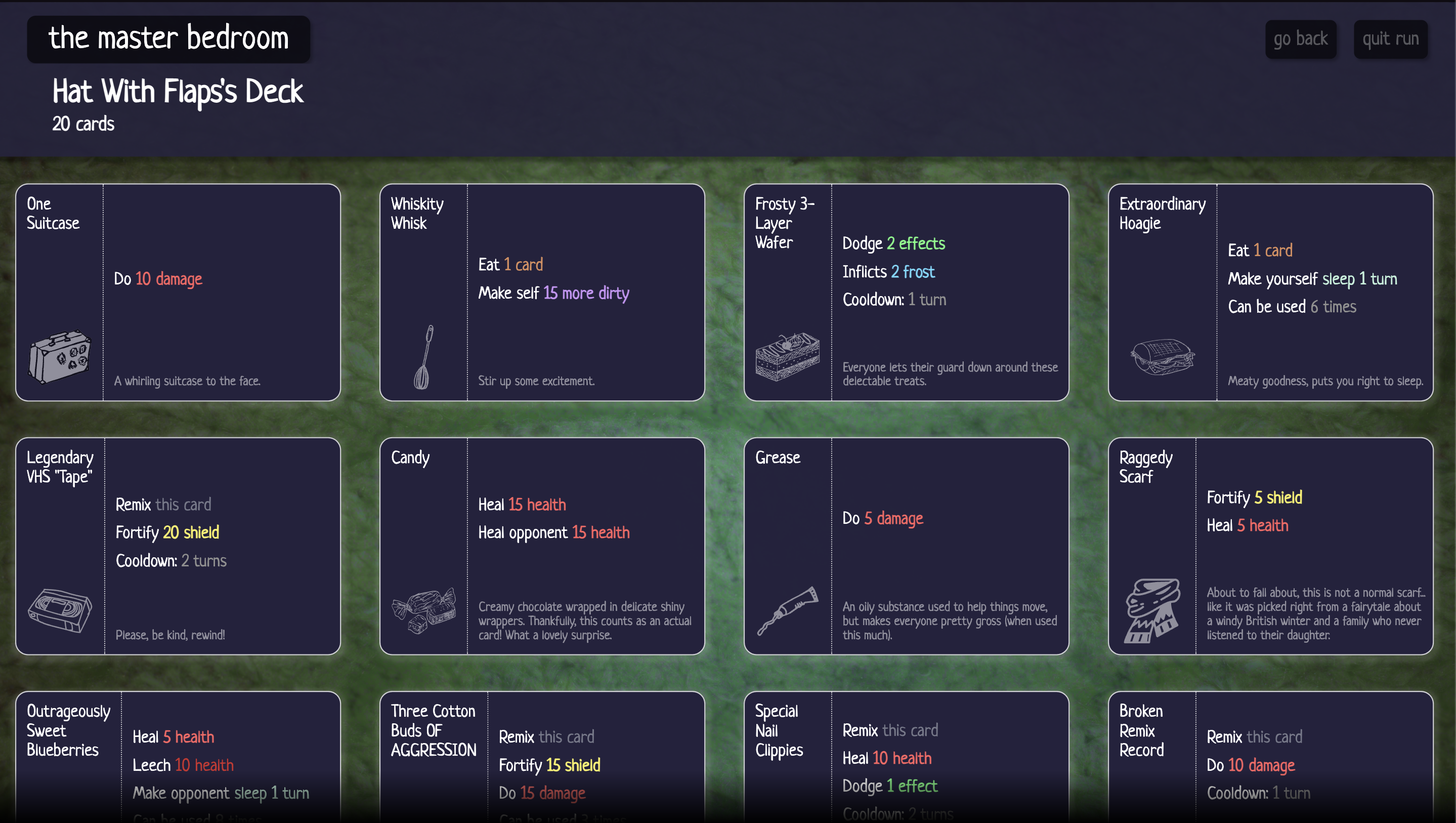The image size is (1456, 823).
Task: Click the sandwich icon on Extraordinary Hoagie
Action: (1163, 357)
